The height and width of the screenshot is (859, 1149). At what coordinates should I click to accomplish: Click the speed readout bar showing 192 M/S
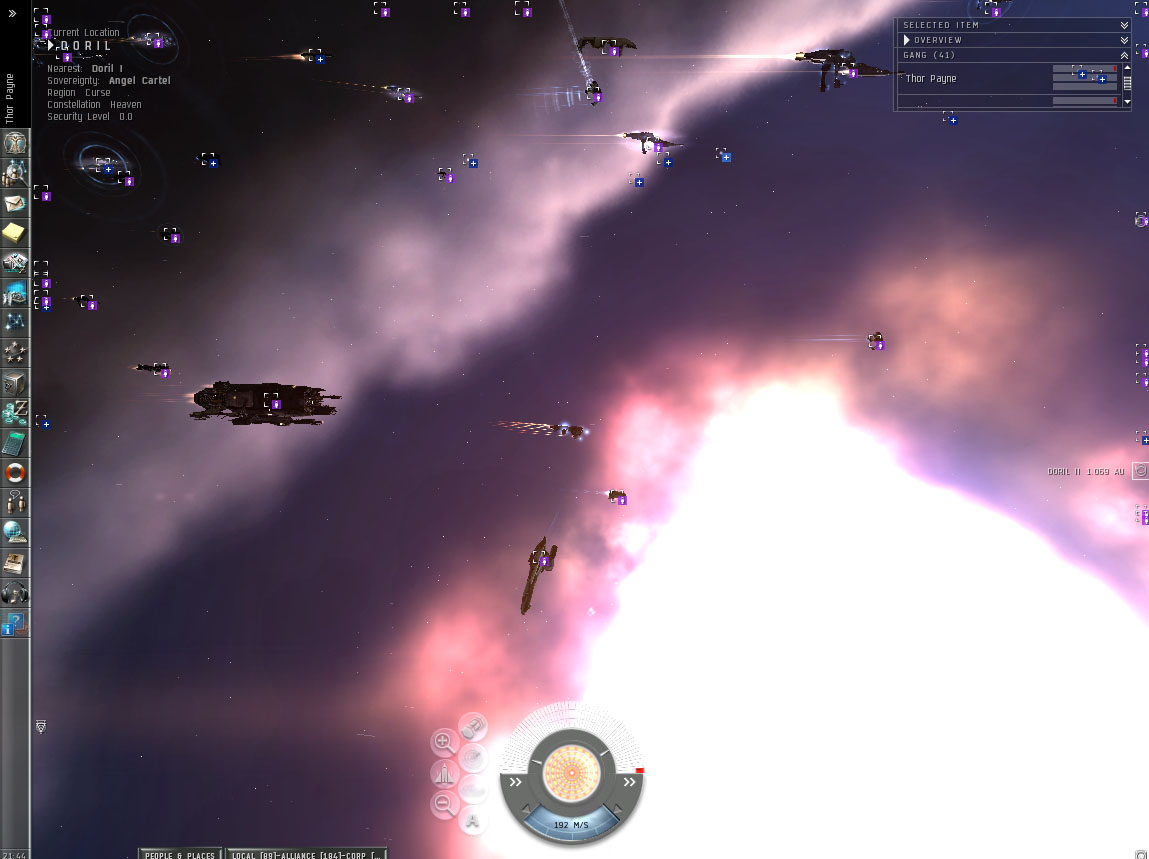tap(571, 824)
